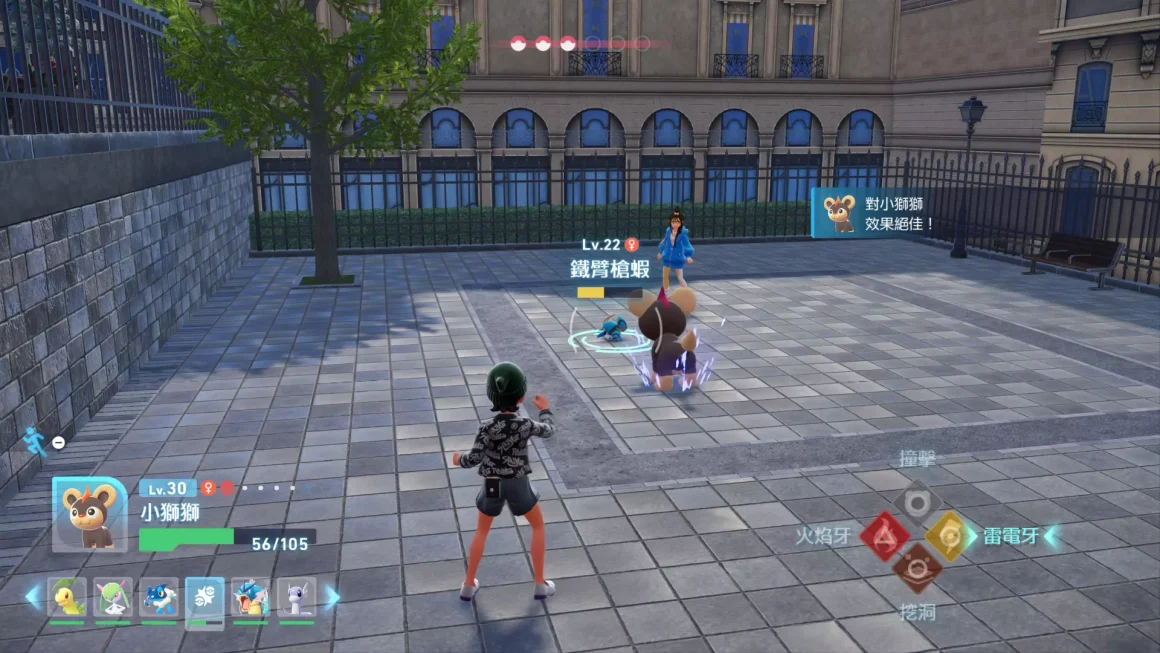Image resolution: width=1160 pixels, height=653 pixels.
Task: Switch to Kirlia in the party bar
Action: coord(113,597)
